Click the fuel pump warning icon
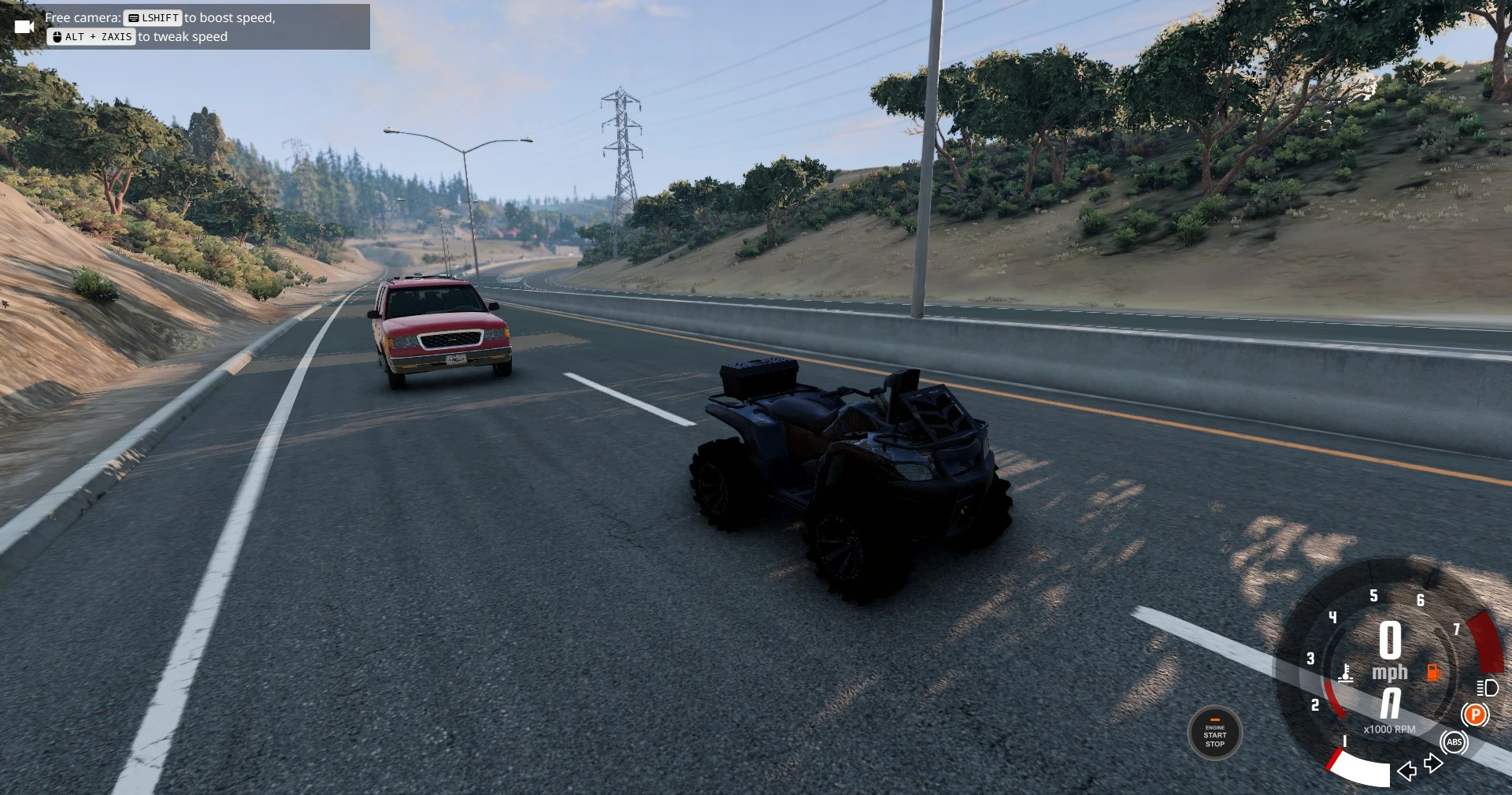1512x795 pixels. point(1432,672)
